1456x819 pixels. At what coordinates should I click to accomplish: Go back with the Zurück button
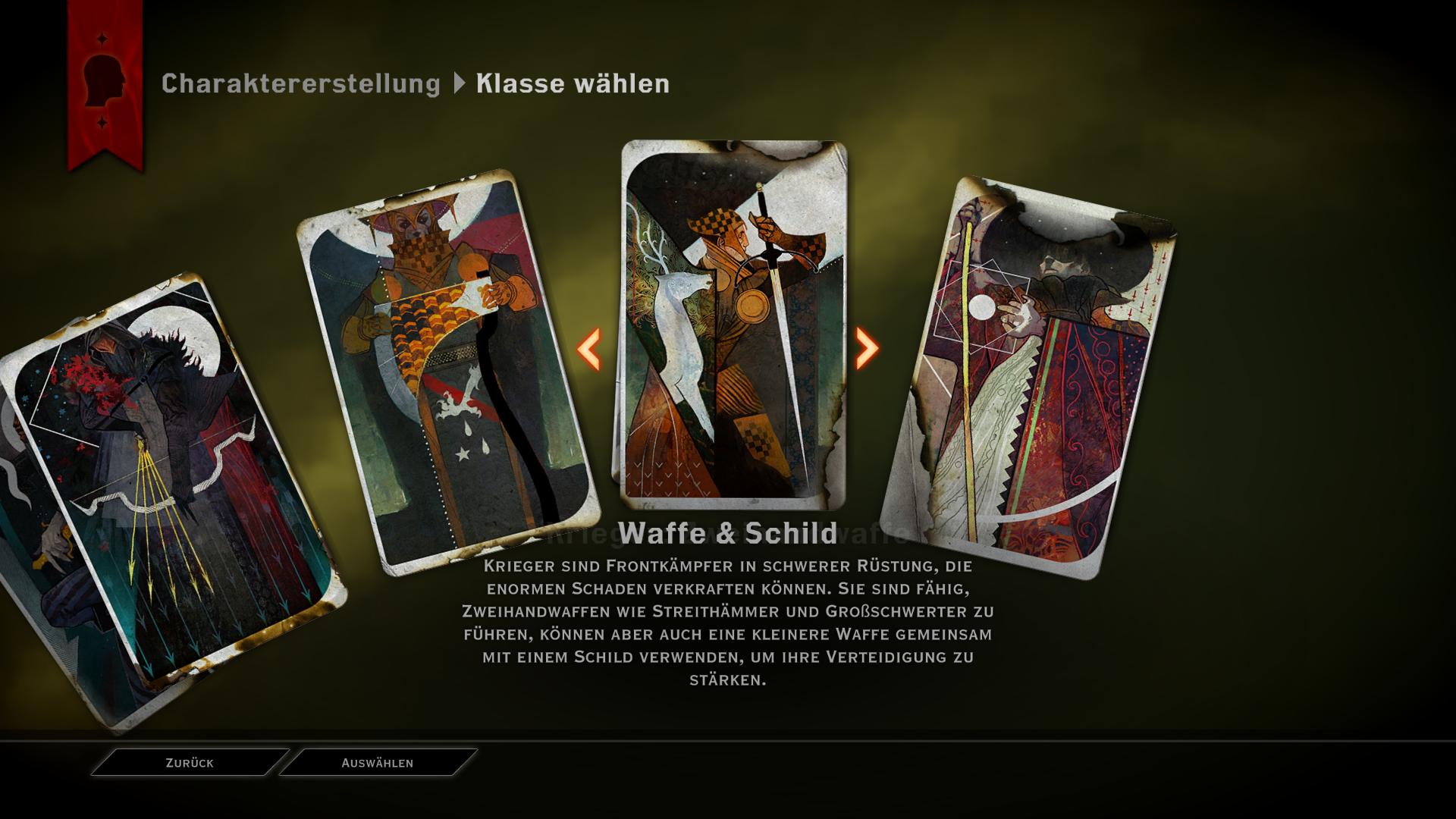coord(190,763)
